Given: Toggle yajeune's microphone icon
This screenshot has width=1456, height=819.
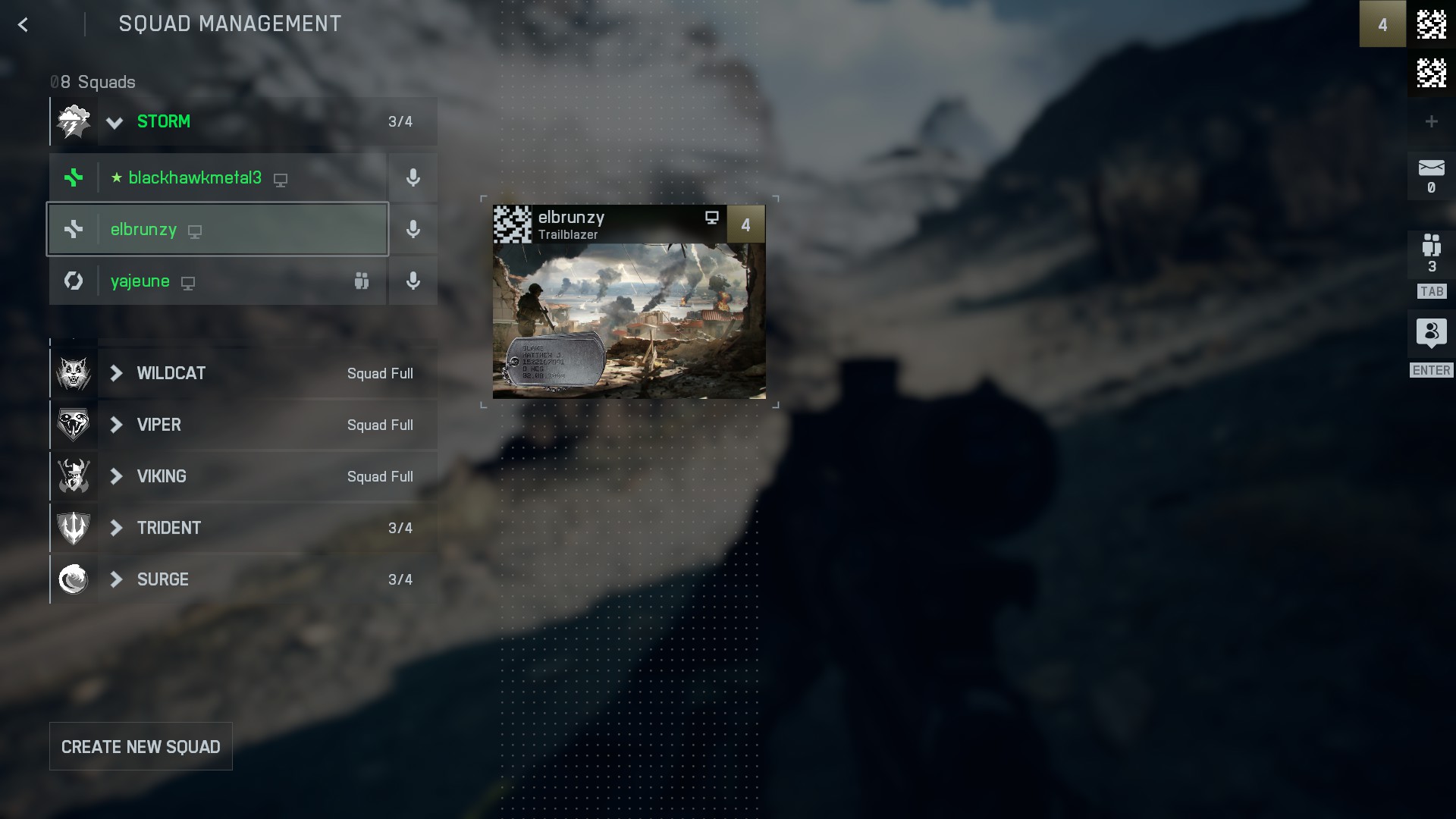Looking at the screenshot, I should coord(413,281).
